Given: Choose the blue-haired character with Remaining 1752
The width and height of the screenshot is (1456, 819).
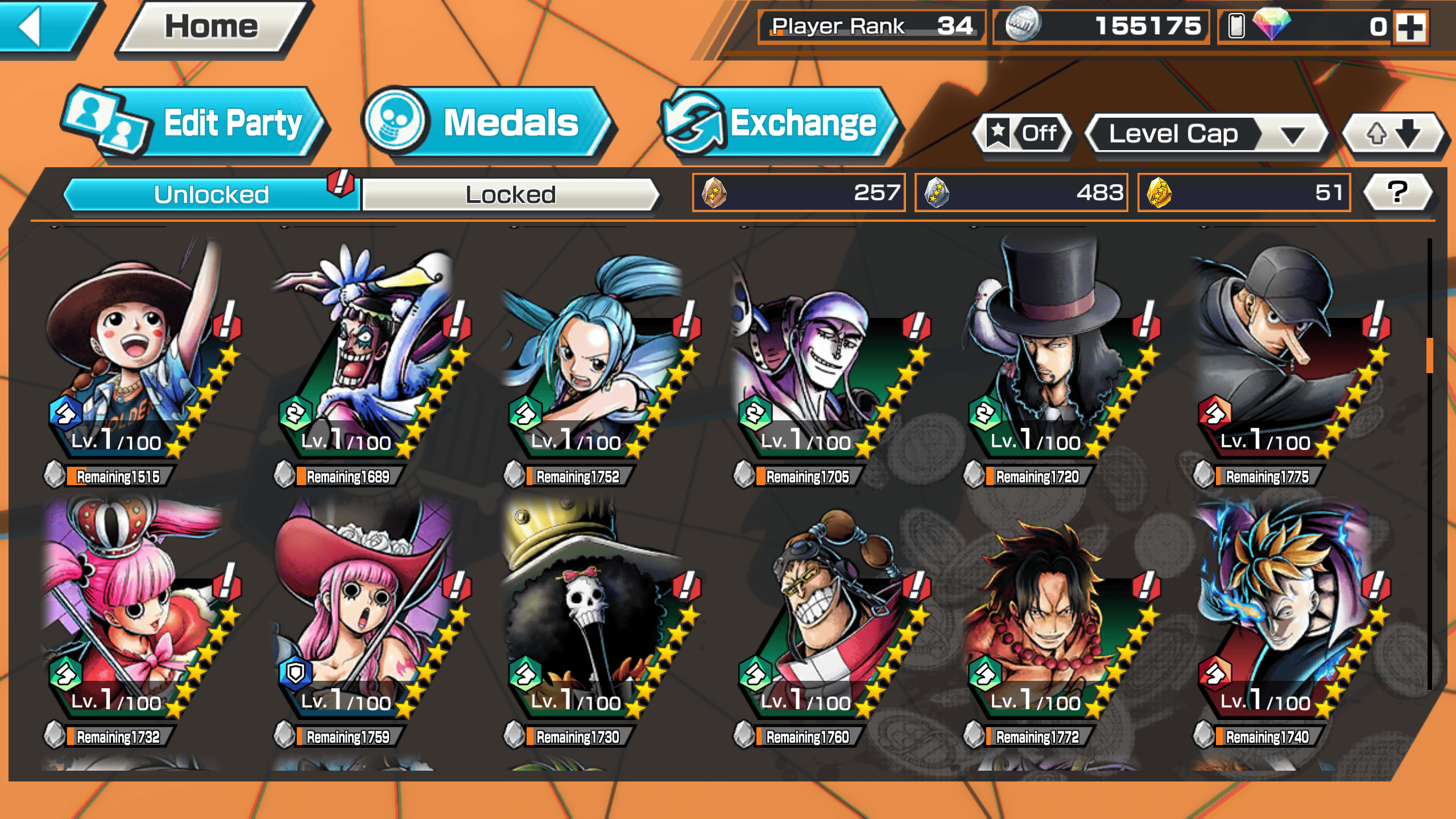Looking at the screenshot, I should click(x=597, y=358).
